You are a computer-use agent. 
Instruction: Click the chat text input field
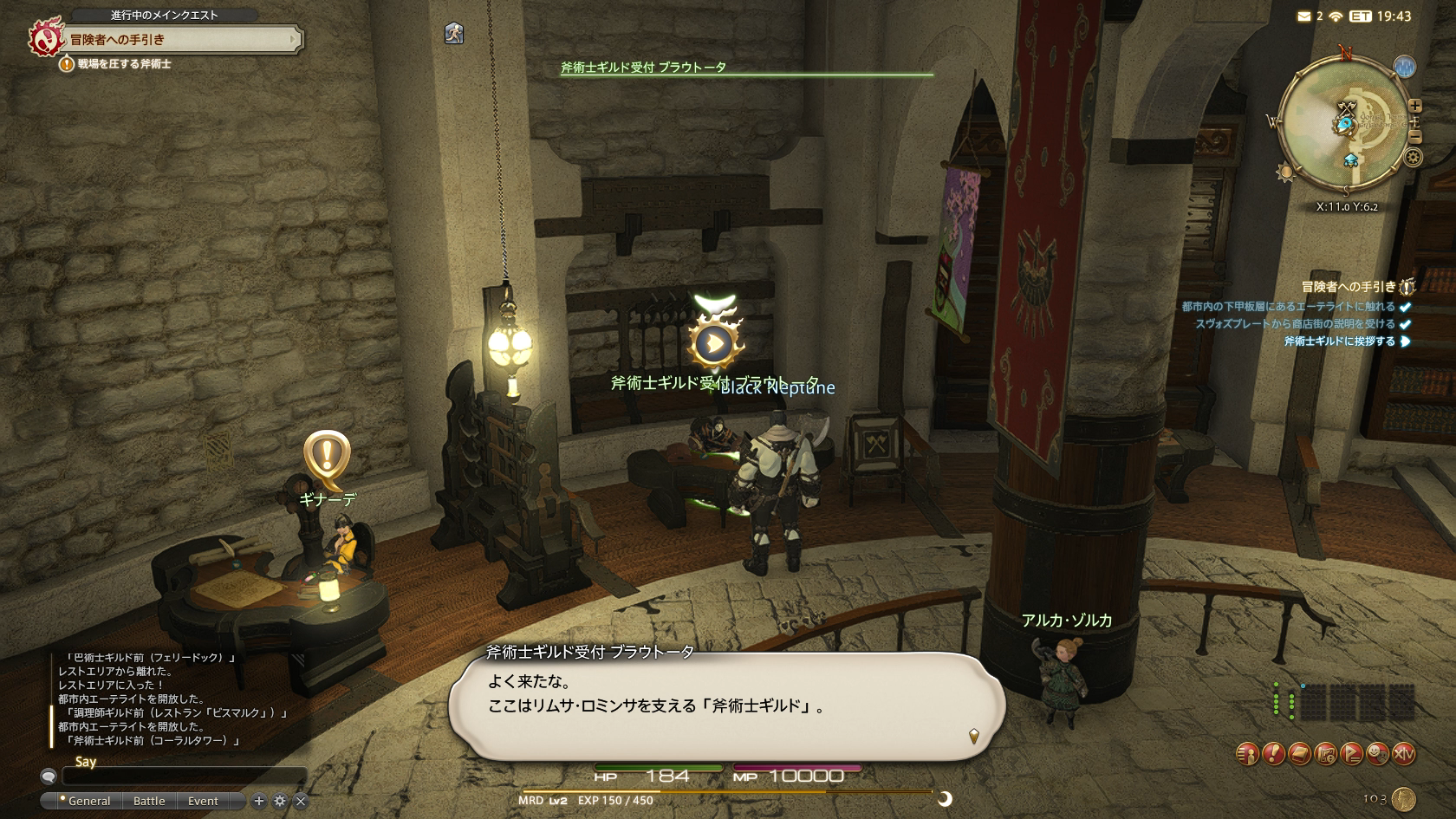pos(184,777)
